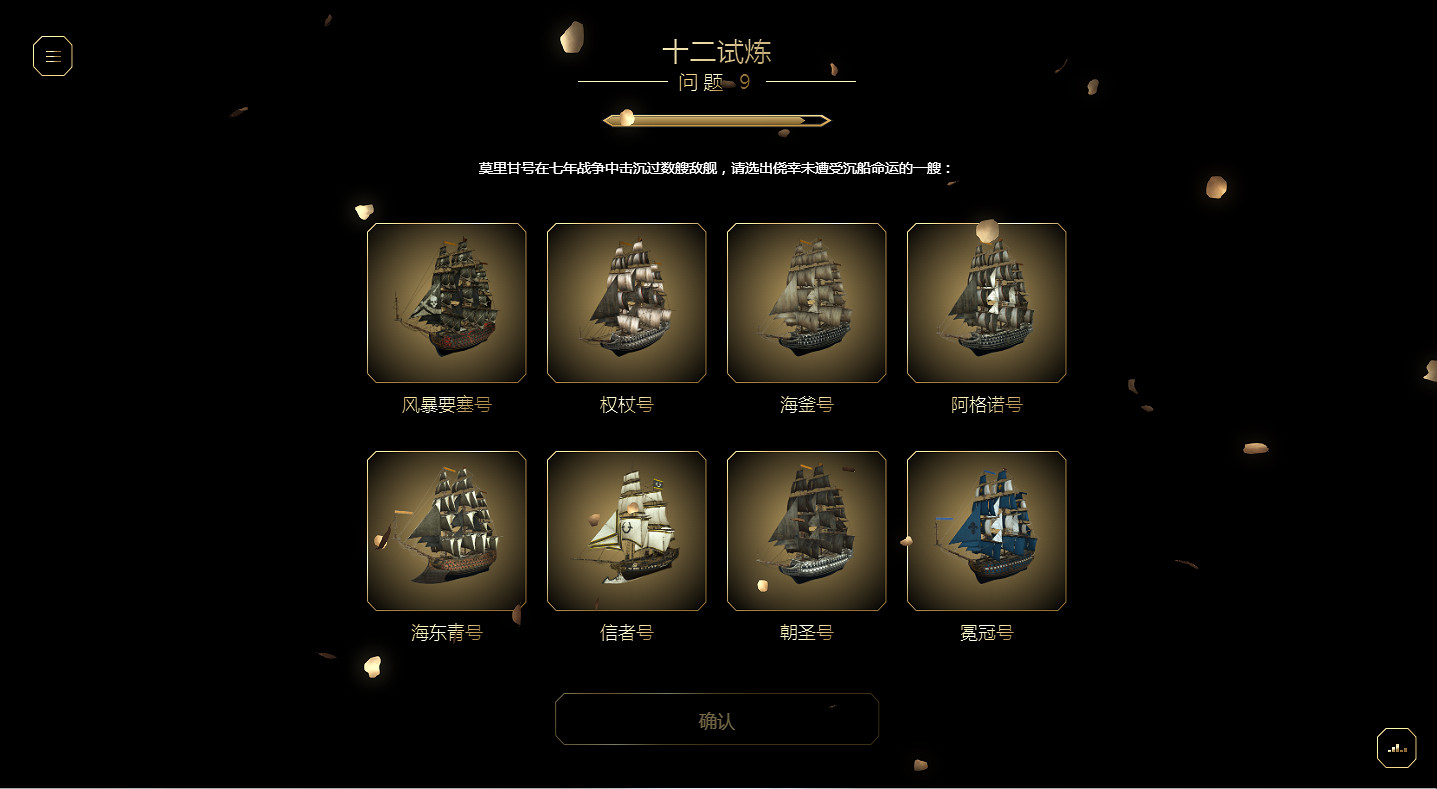Choose the 海釜号 ship as your answer
Viewport: 1437px width, 789px height.
click(x=806, y=303)
